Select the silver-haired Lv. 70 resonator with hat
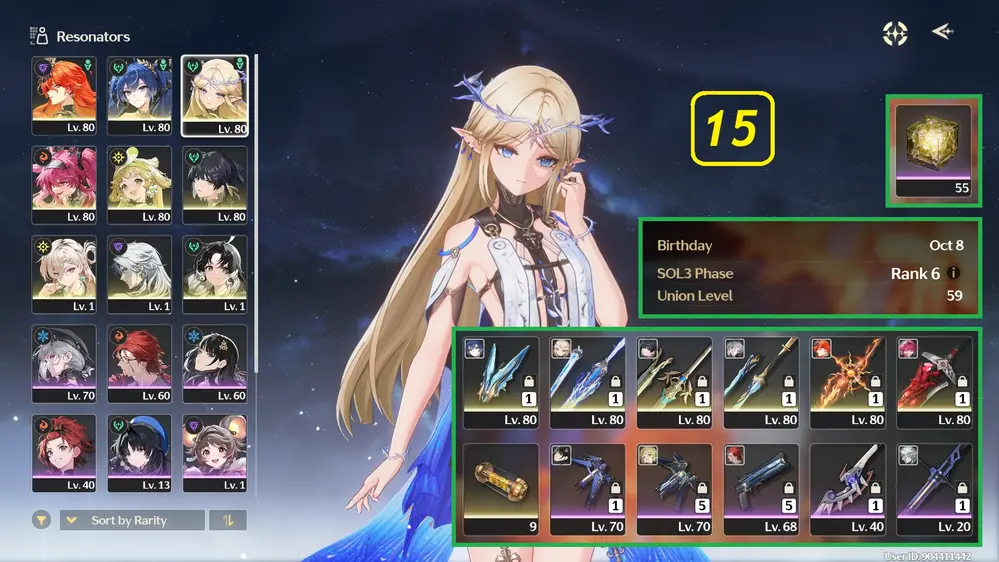Image resolution: width=999 pixels, height=562 pixels. 64,362
